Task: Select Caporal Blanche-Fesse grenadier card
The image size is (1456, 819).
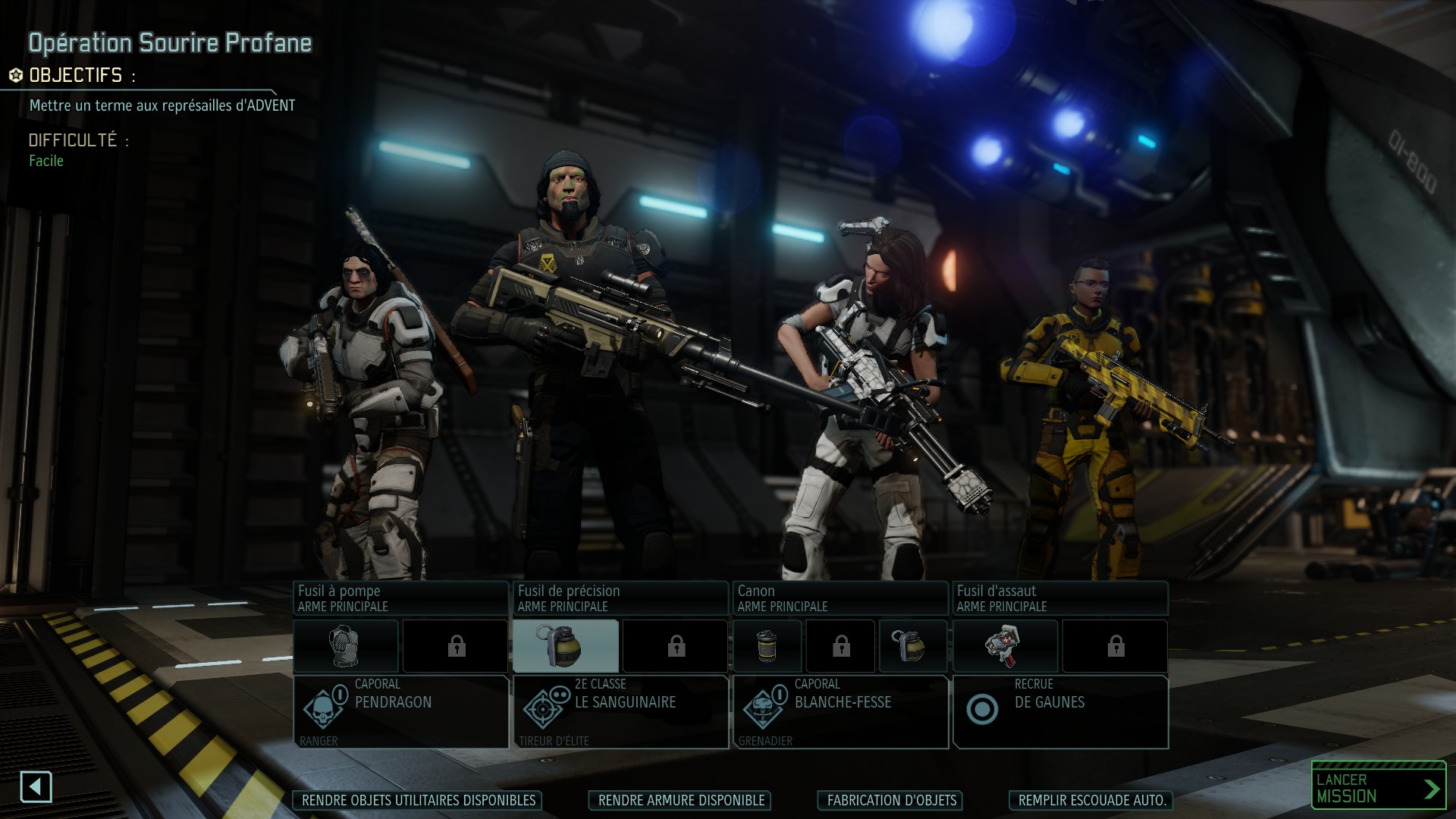Action: click(x=840, y=711)
